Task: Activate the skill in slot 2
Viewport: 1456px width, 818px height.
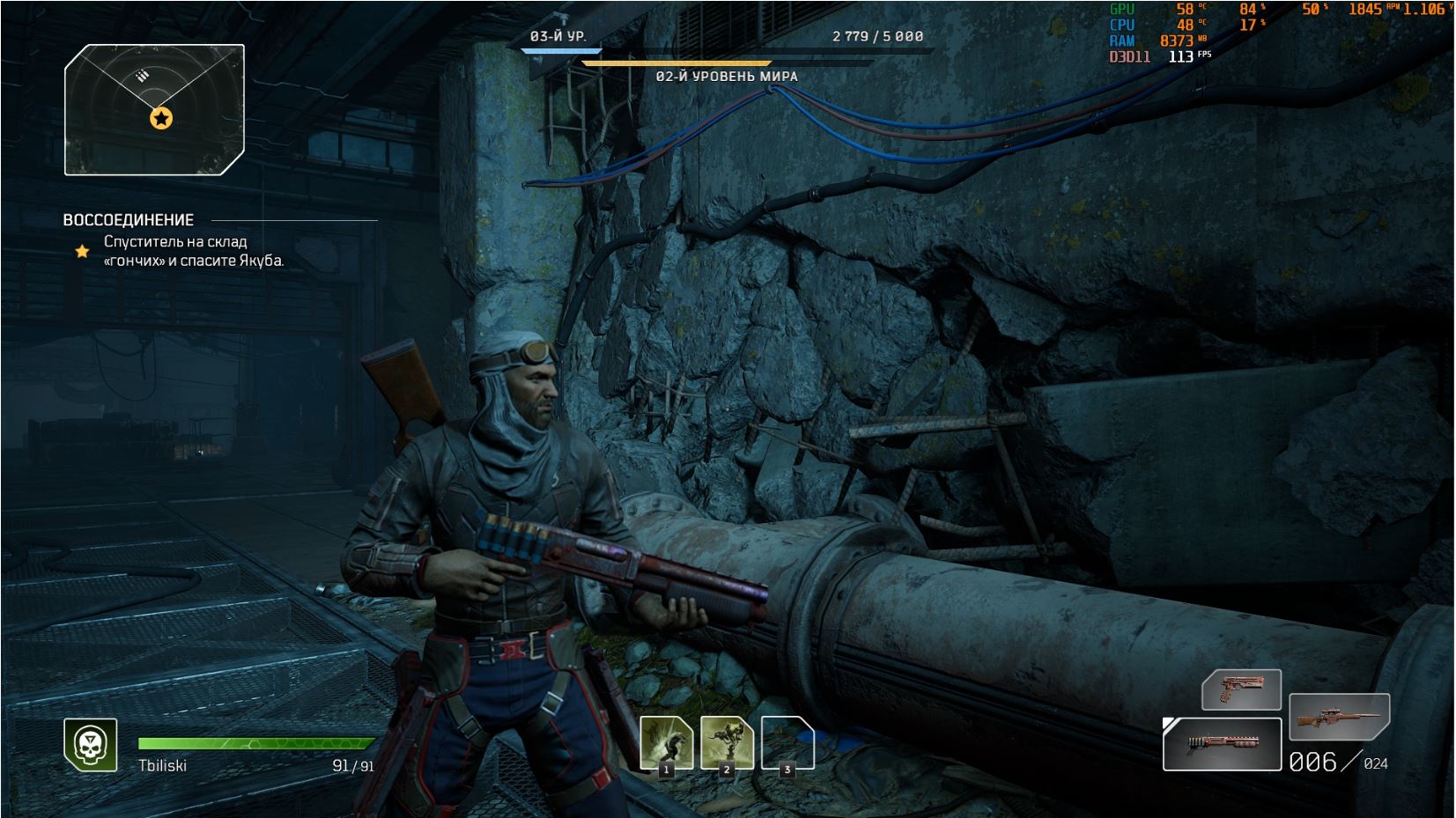Action: (727, 744)
